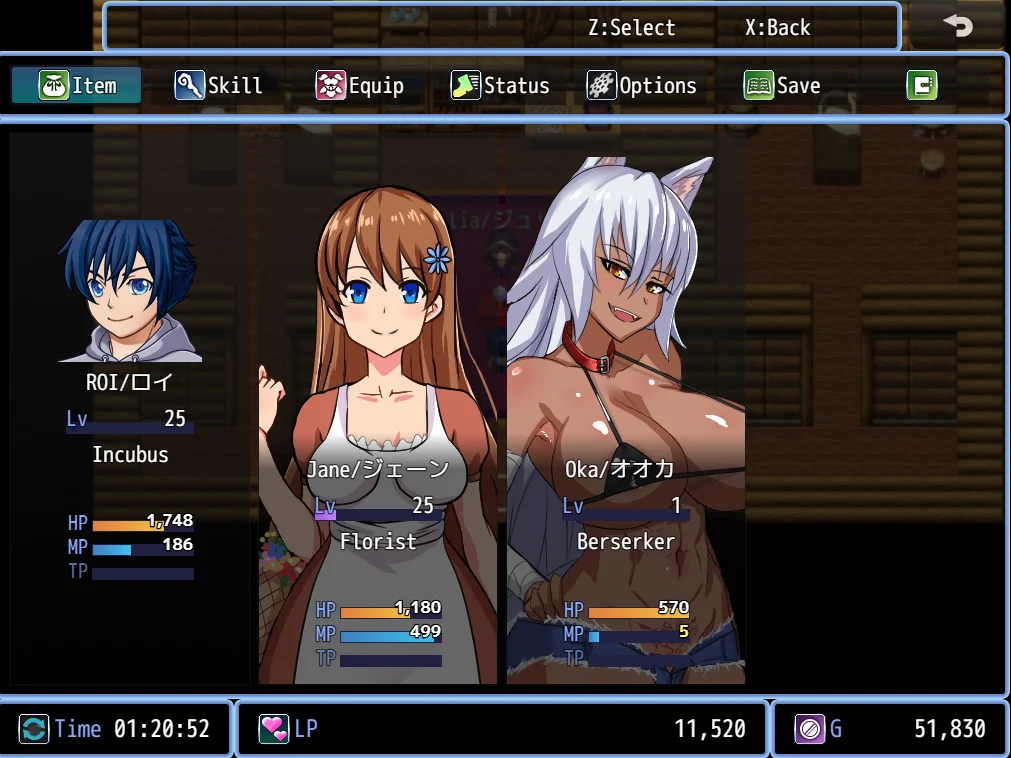
Task: Open the Equip menu
Action: (360, 86)
